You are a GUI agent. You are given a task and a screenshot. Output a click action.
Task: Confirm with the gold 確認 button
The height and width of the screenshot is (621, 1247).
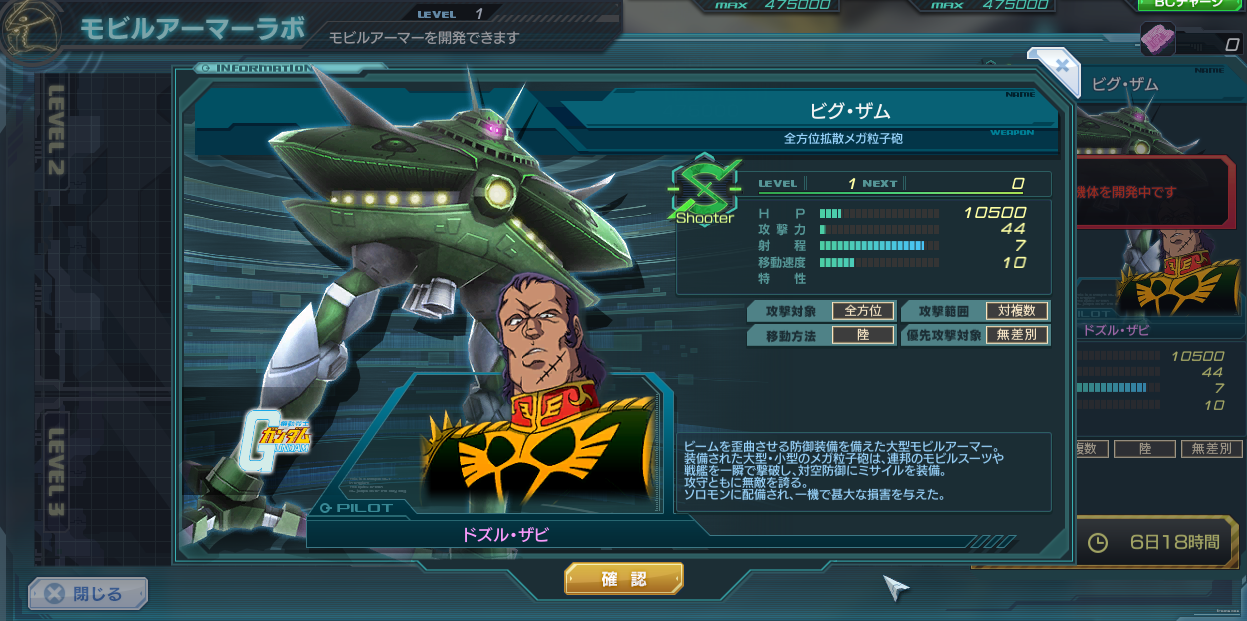click(623, 579)
